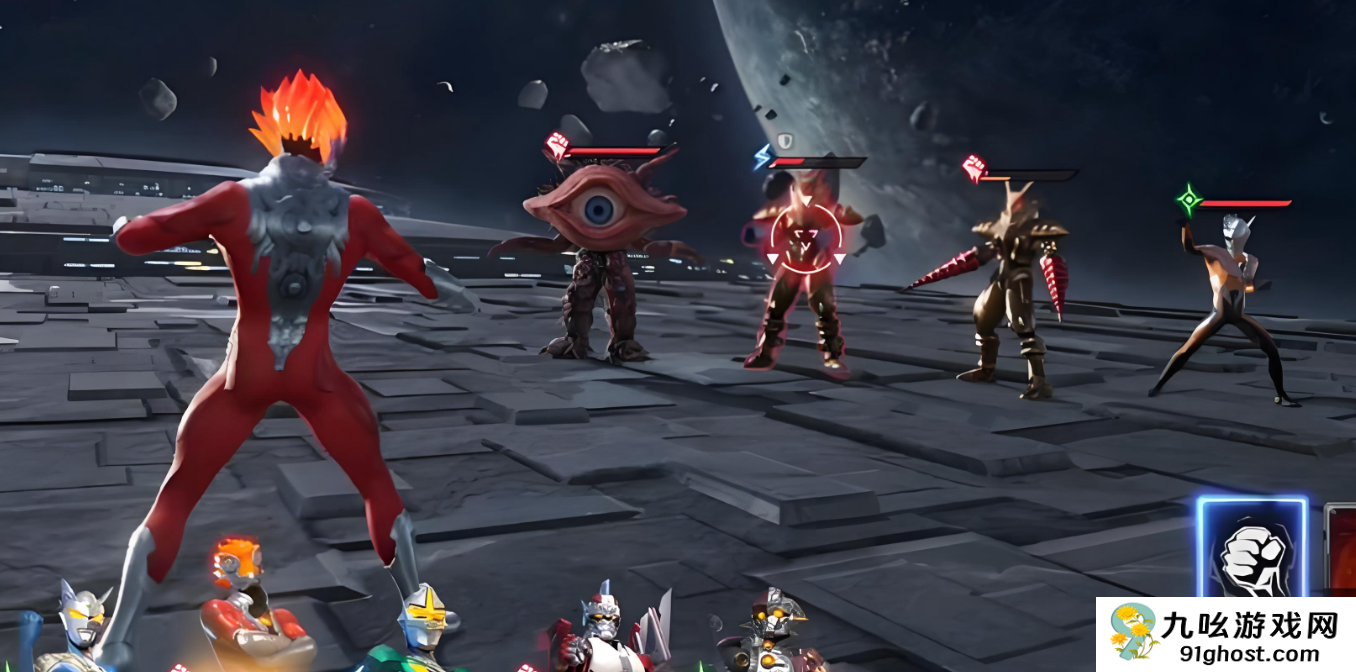Image resolution: width=1356 pixels, height=672 pixels.
Task: Choose the red skill card beside the fist
Action: pyautogui.click(x=1340, y=552)
